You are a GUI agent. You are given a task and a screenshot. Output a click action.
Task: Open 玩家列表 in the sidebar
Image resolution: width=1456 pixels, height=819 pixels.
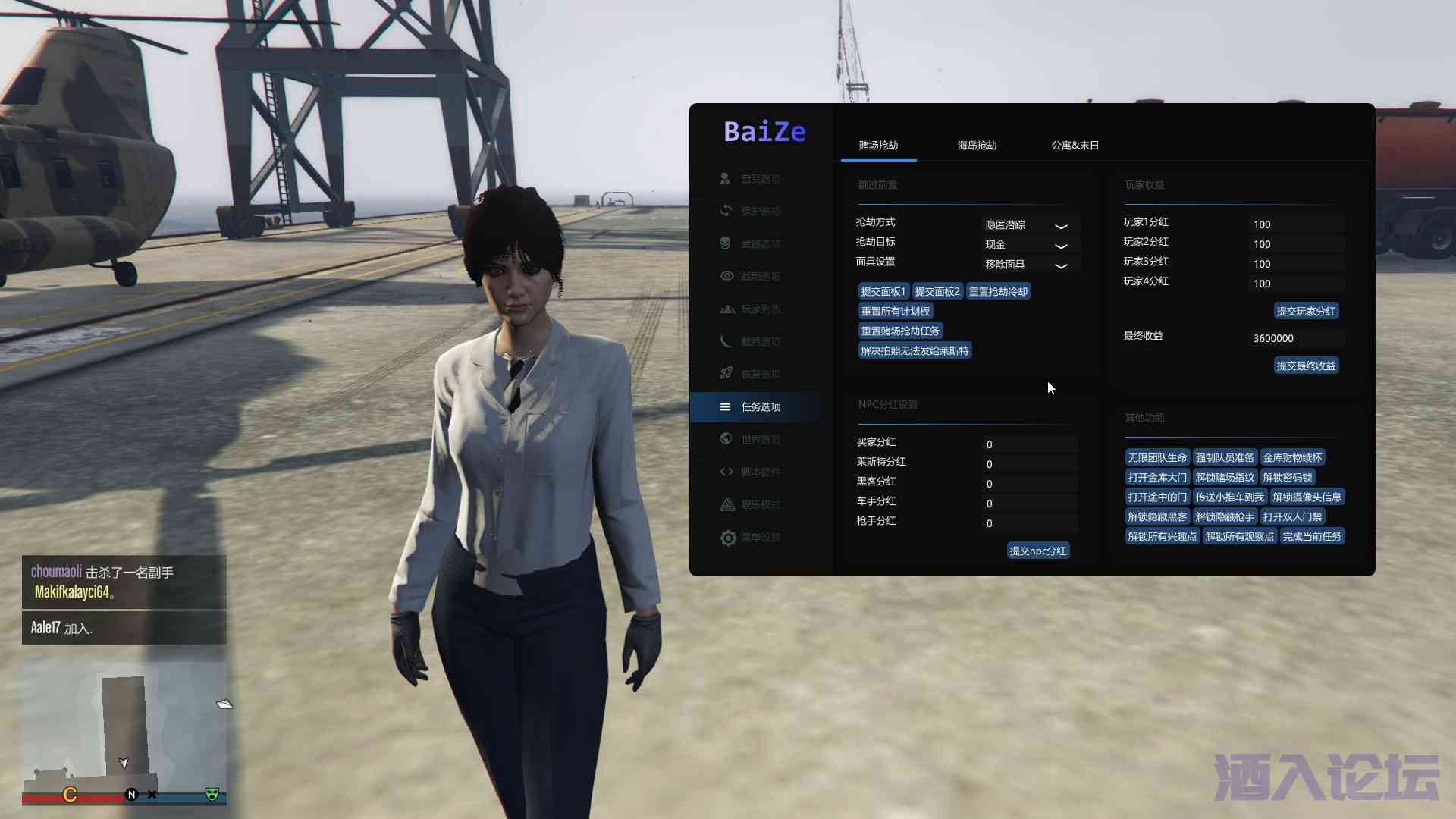760,309
